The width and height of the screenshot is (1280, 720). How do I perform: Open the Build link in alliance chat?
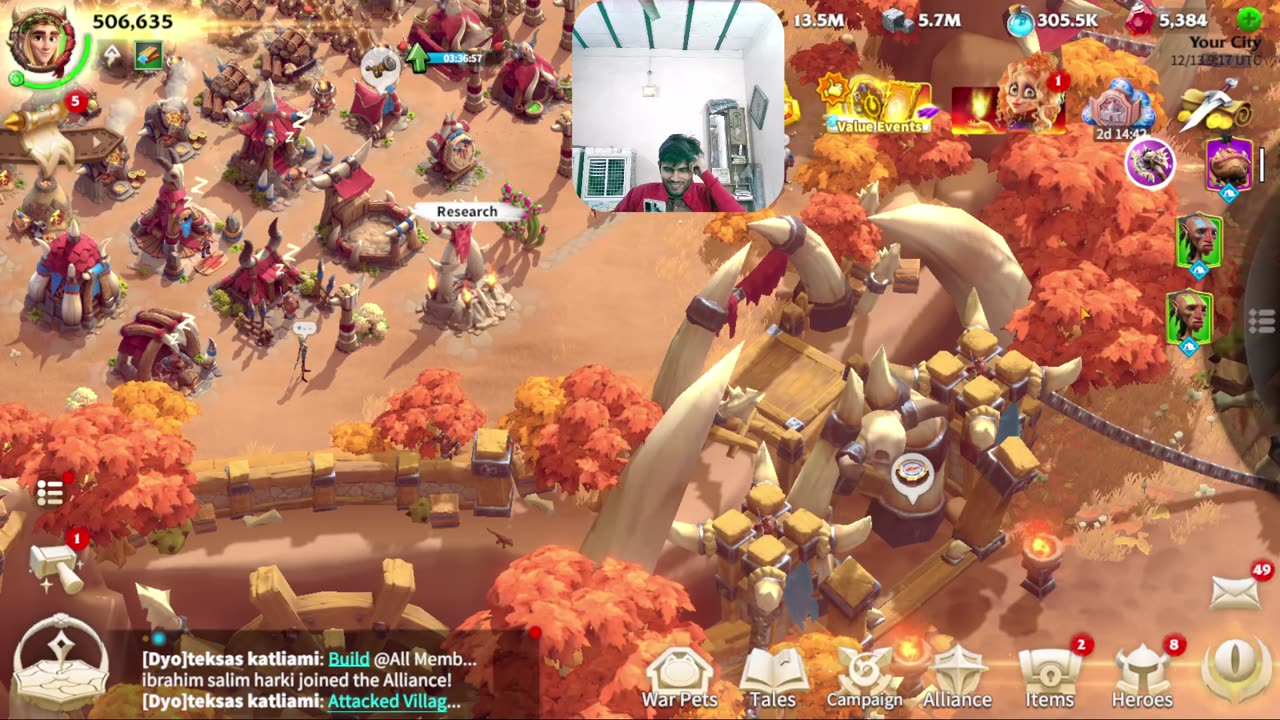[349, 659]
